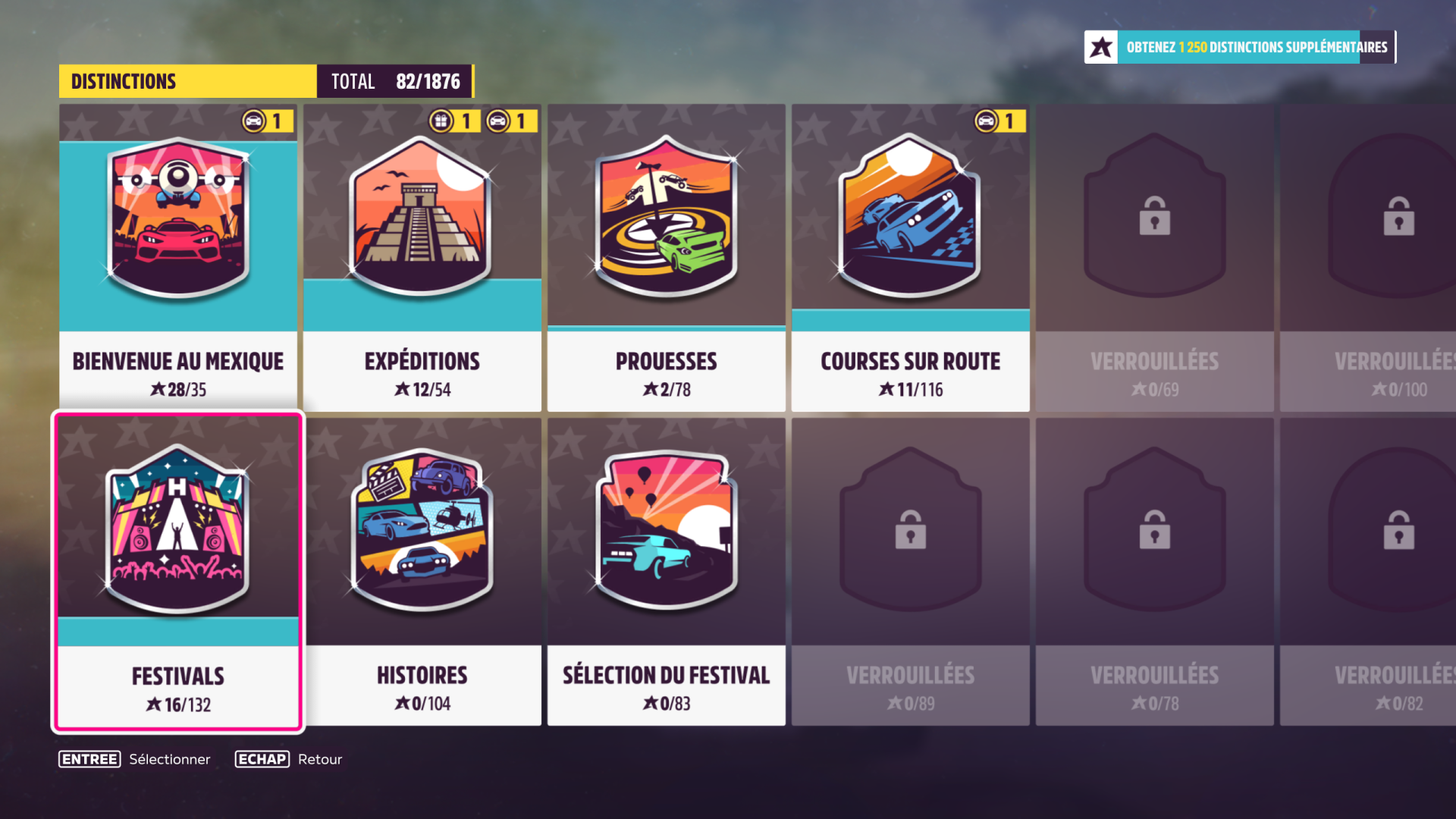Select the highlighted Festivals tile
The width and height of the screenshot is (1456, 819).
tap(178, 573)
